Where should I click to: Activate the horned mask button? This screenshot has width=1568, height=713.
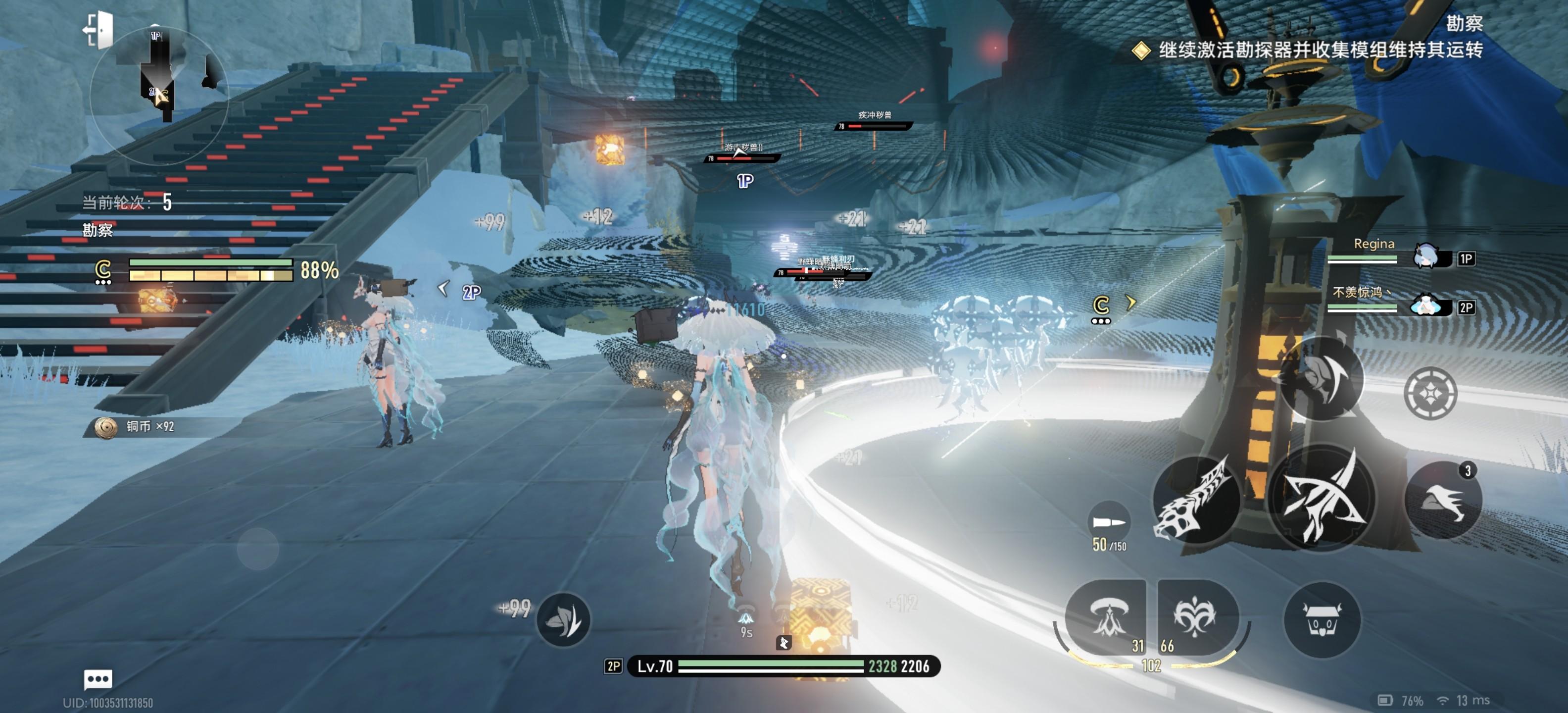point(1321,620)
